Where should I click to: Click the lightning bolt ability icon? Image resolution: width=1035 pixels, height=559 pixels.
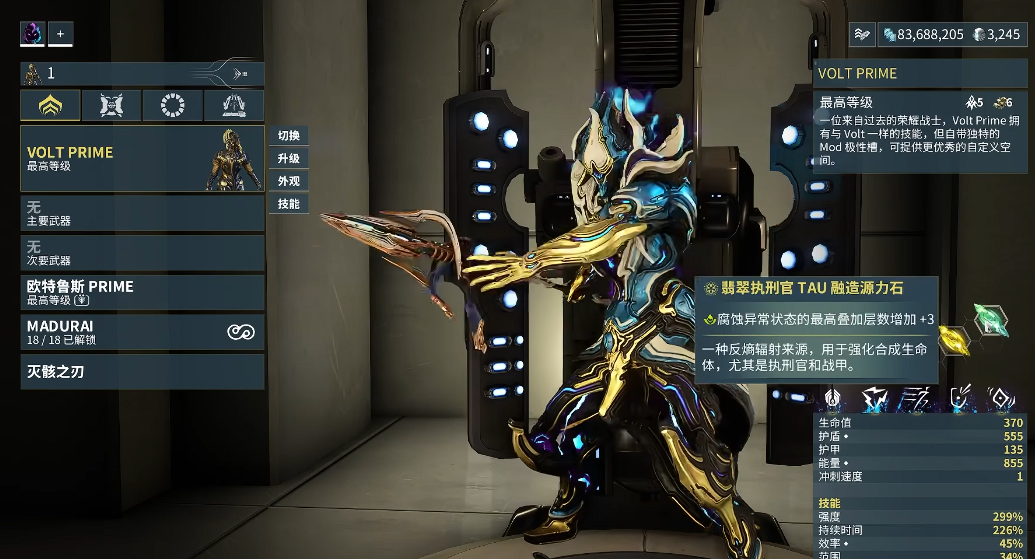[875, 400]
